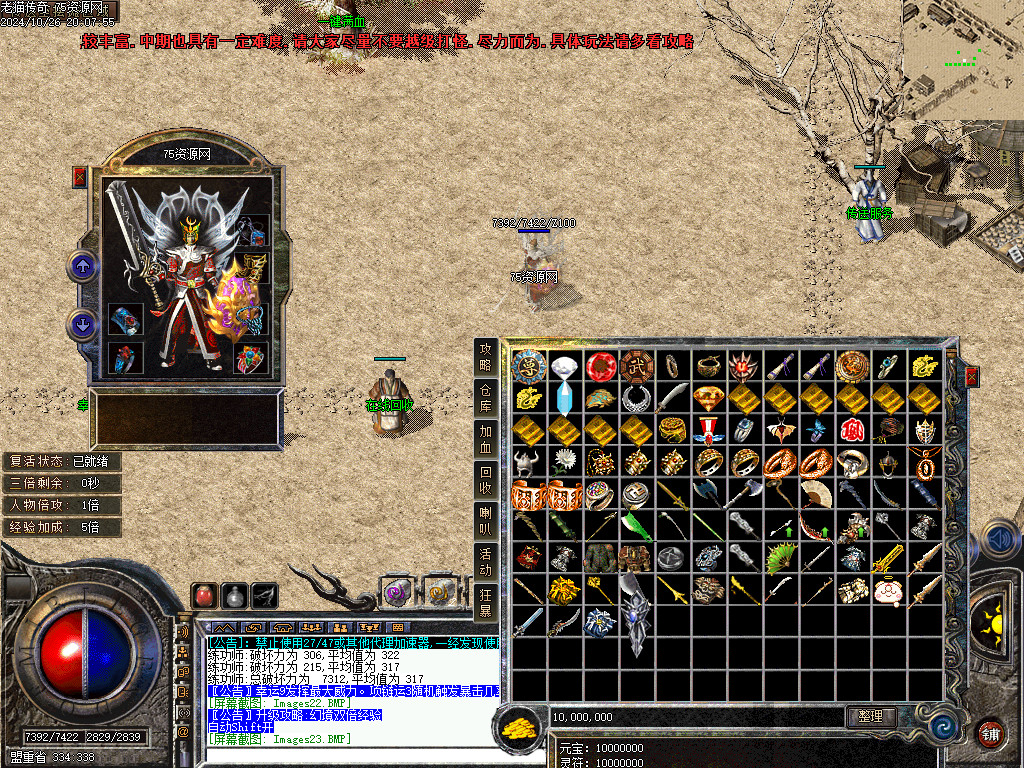This screenshot has height=768, width=1024.
Task: Open the 攻略 strategy guide tab
Action: point(486,356)
